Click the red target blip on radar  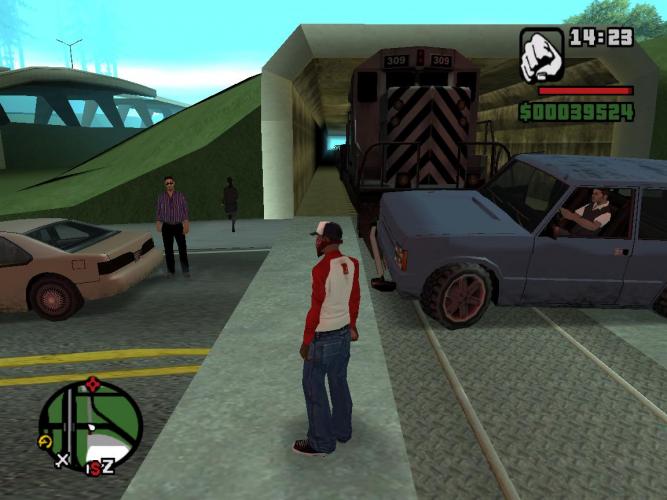point(94,383)
